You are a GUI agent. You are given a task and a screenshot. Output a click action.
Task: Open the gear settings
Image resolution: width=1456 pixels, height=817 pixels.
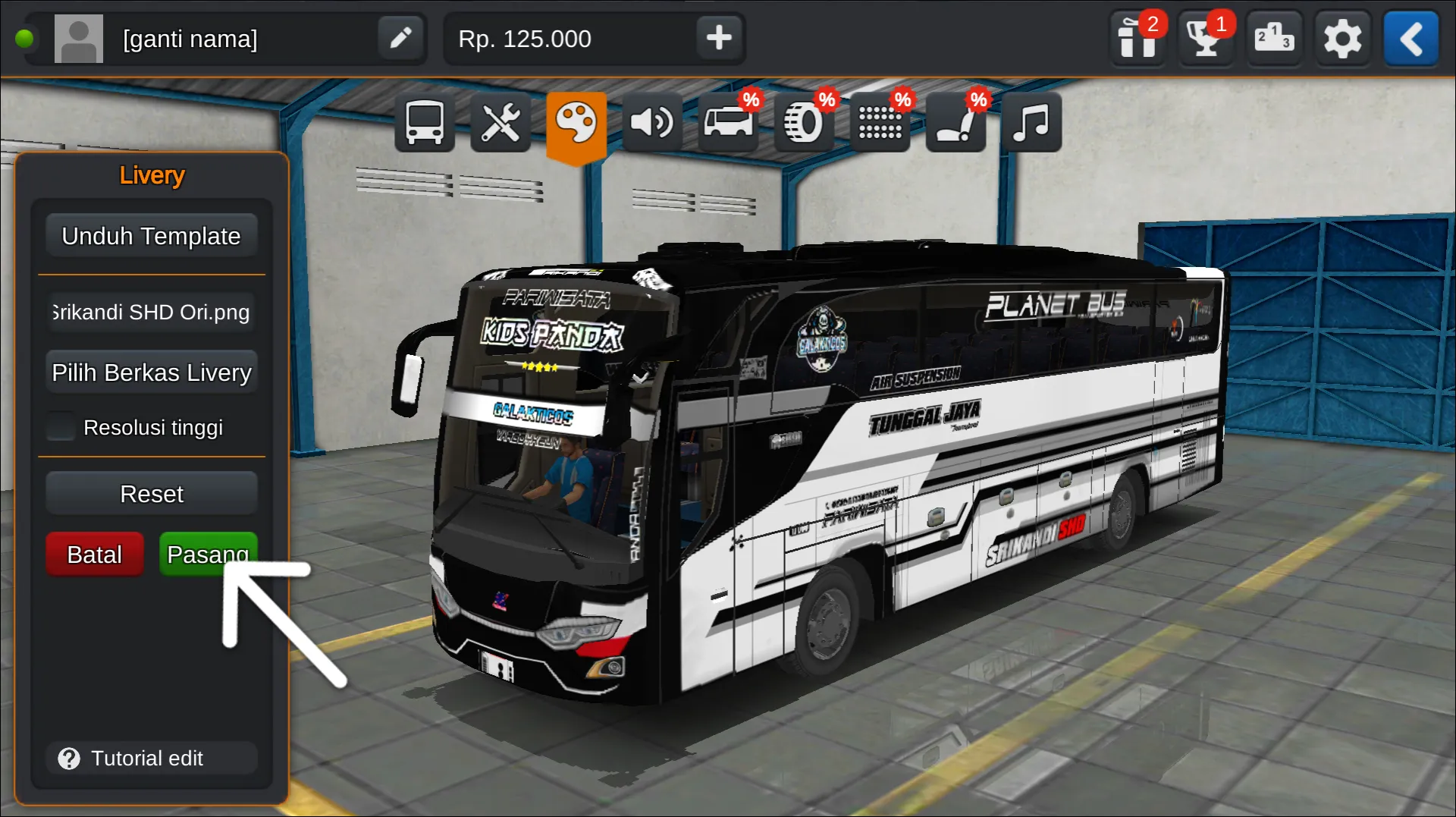(1341, 38)
